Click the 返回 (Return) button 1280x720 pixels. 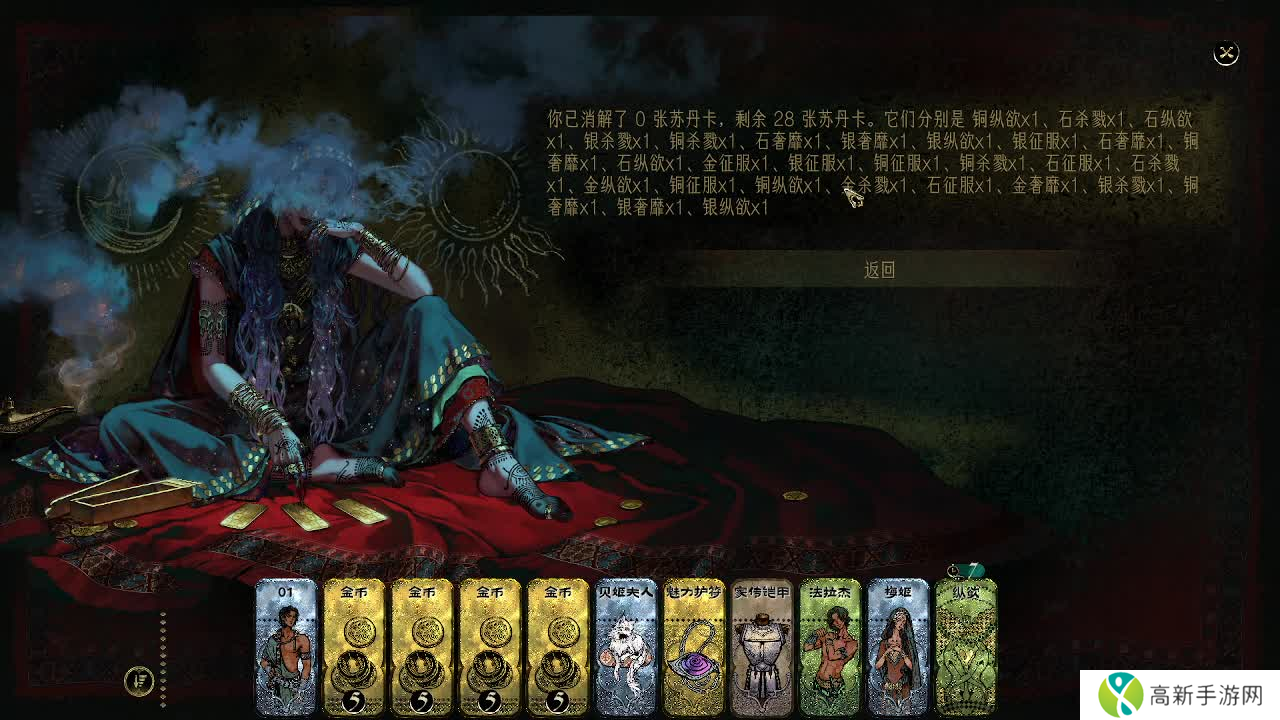tap(879, 270)
